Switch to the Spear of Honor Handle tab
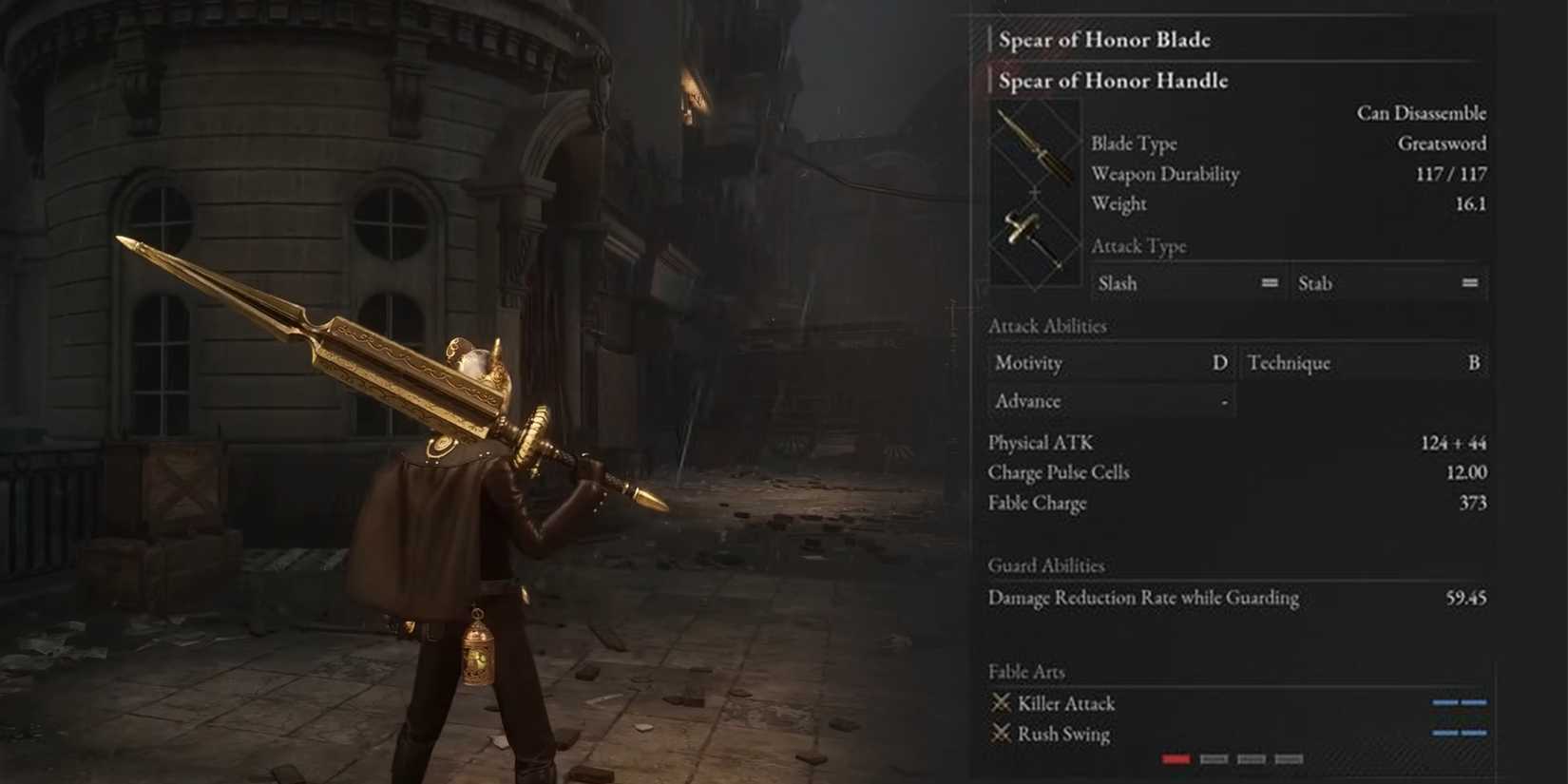 tap(1112, 81)
